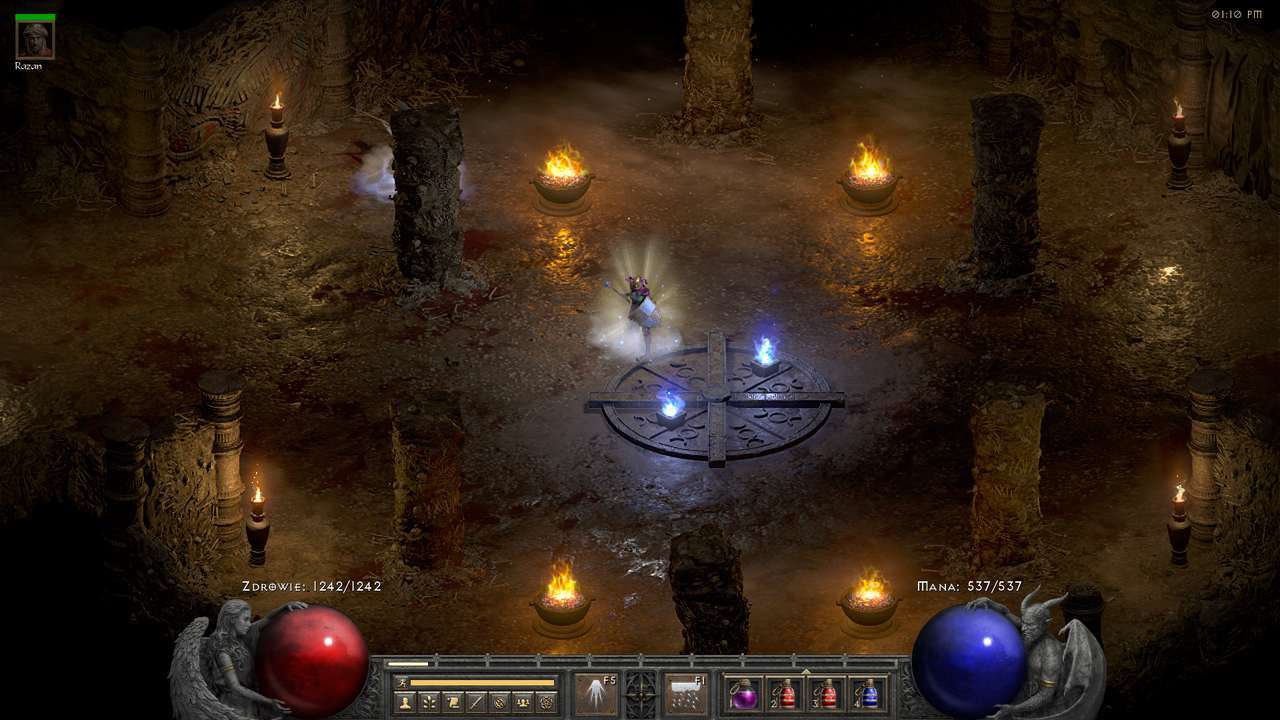Viewport: 1280px width, 720px height.
Task: Click the sword icon in mini panel
Action: pyautogui.click(x=476, y=702)
